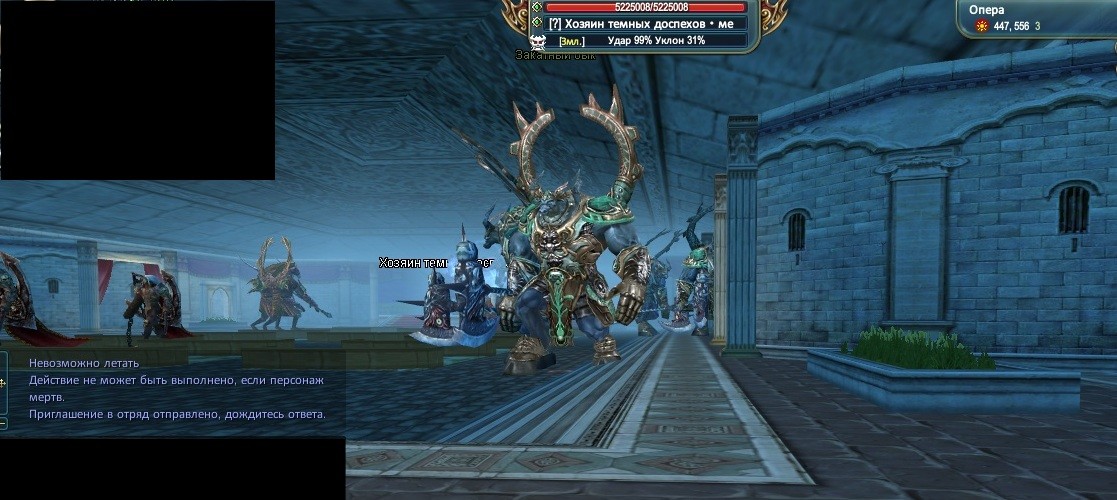
Task: Open the Опера location panel
Action: coord(986,9)
